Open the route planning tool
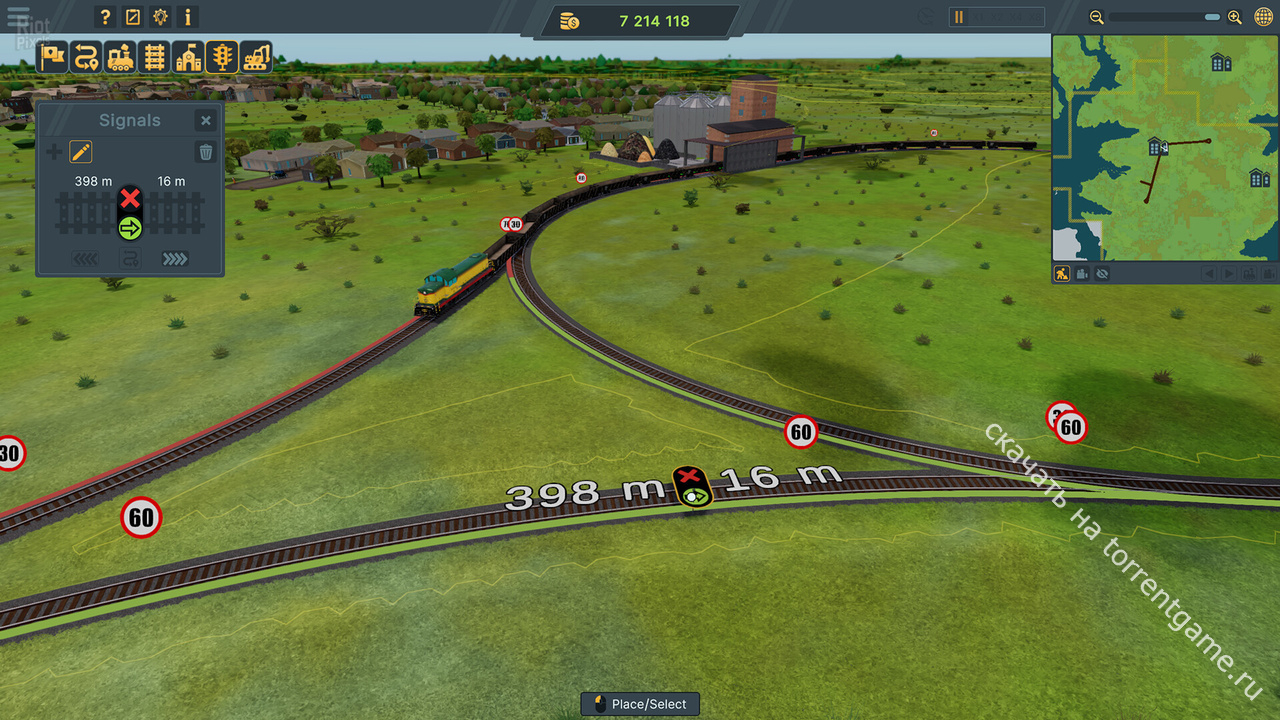The image size is (1280, 720). 87,57
